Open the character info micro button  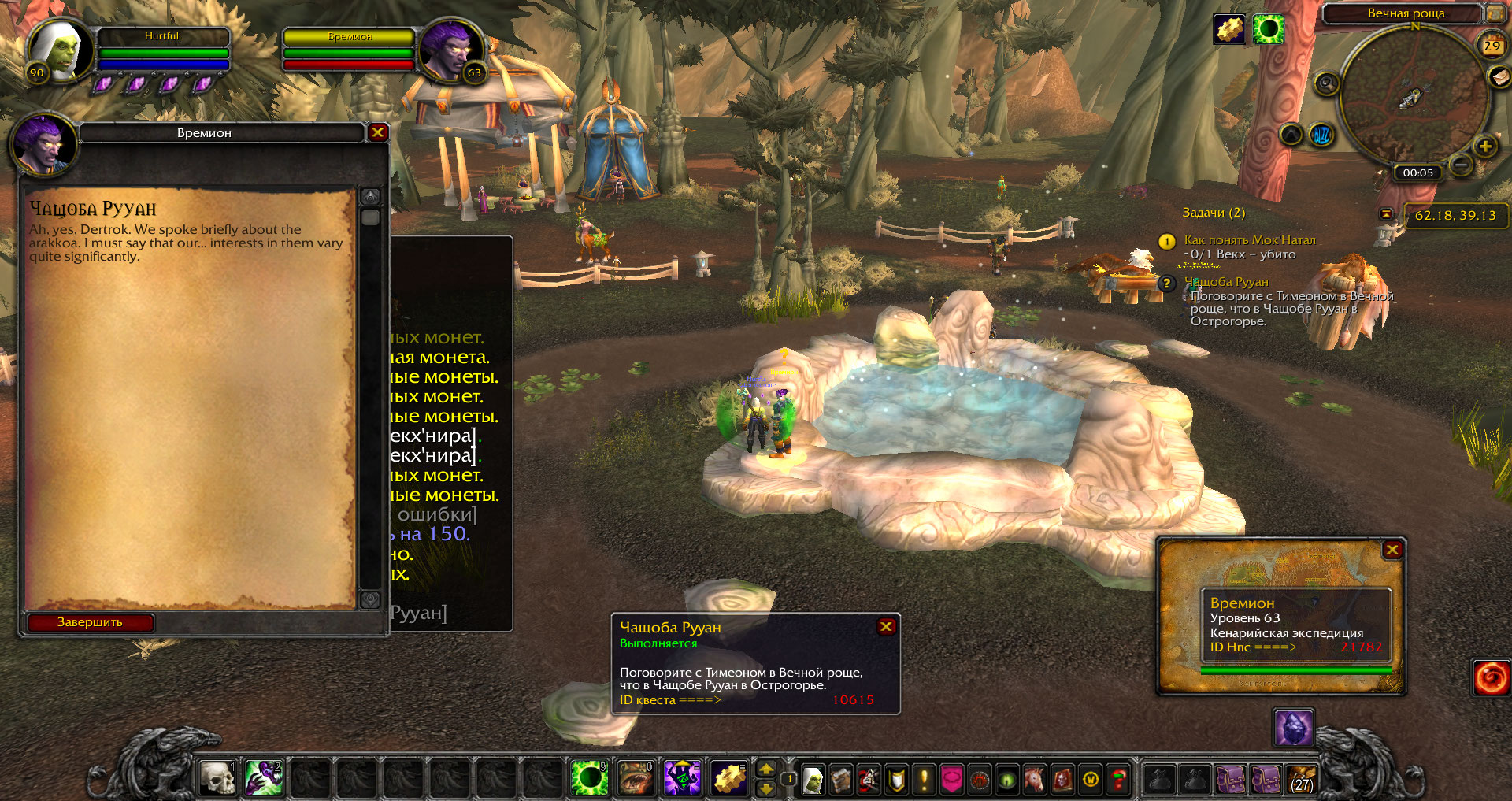pos(813,780)
